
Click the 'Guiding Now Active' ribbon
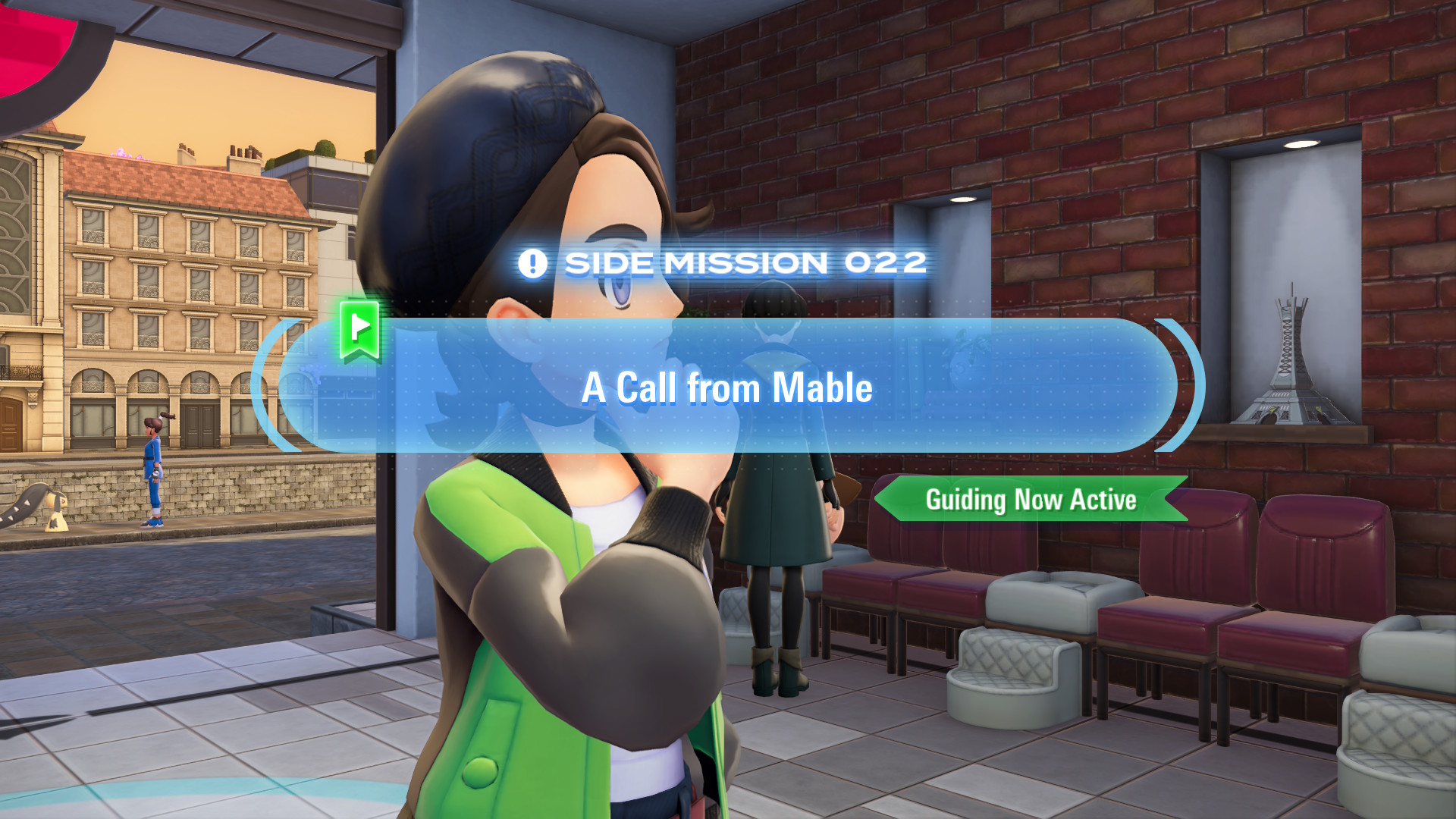[1031, 500]
